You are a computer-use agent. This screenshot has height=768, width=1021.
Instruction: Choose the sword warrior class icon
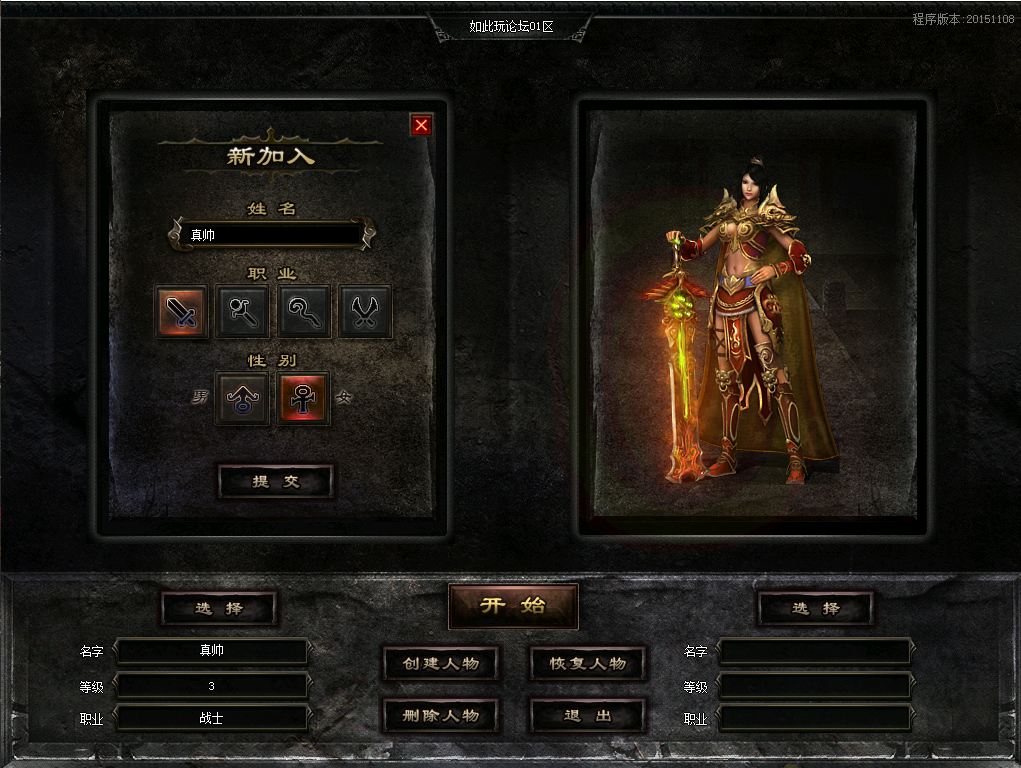pyautogui.click(x=182, y=312)
